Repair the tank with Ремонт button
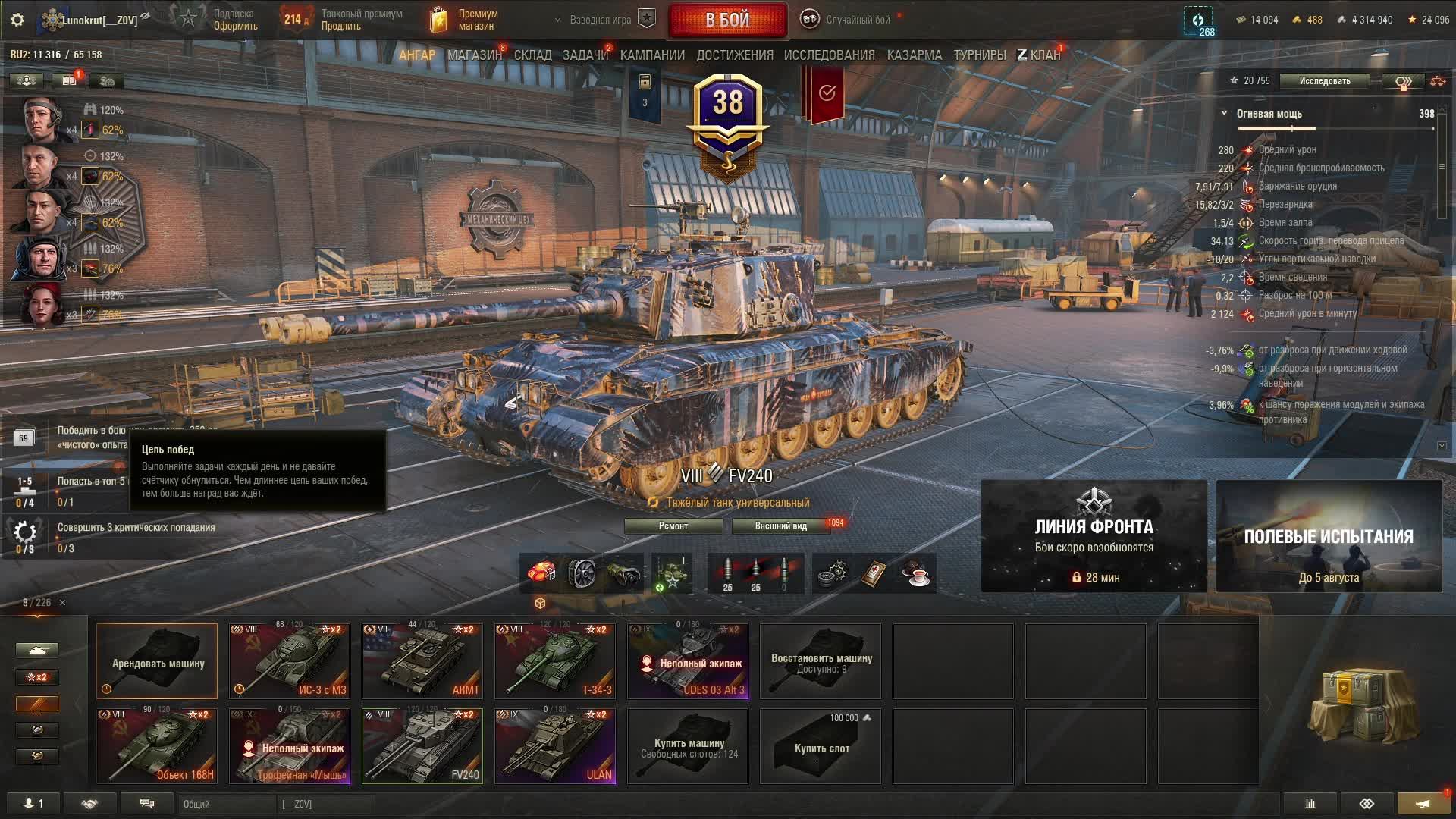The image size is (1456, 819). pyautogui.click(x=673, y=526)
